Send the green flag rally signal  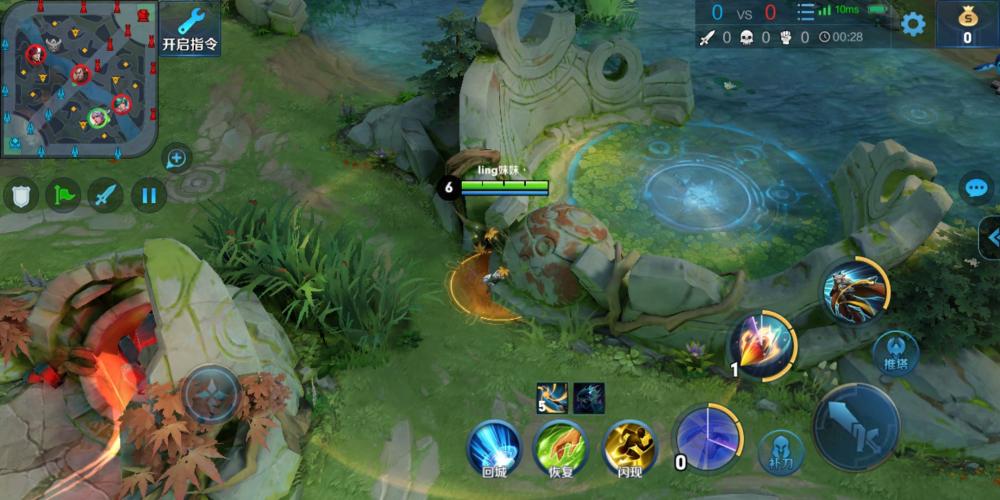click(x=63, y=194)
